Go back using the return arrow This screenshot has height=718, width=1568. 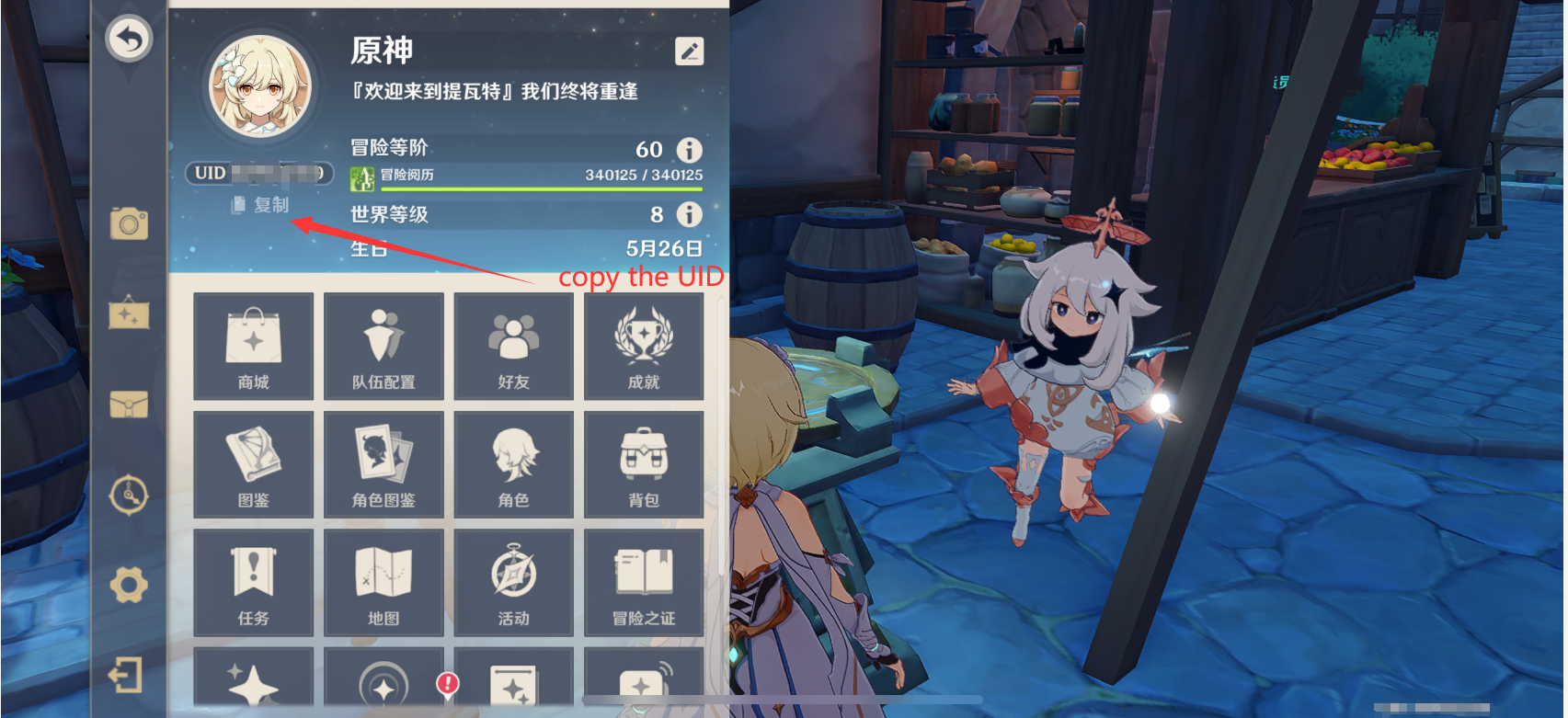click(129, 39)
